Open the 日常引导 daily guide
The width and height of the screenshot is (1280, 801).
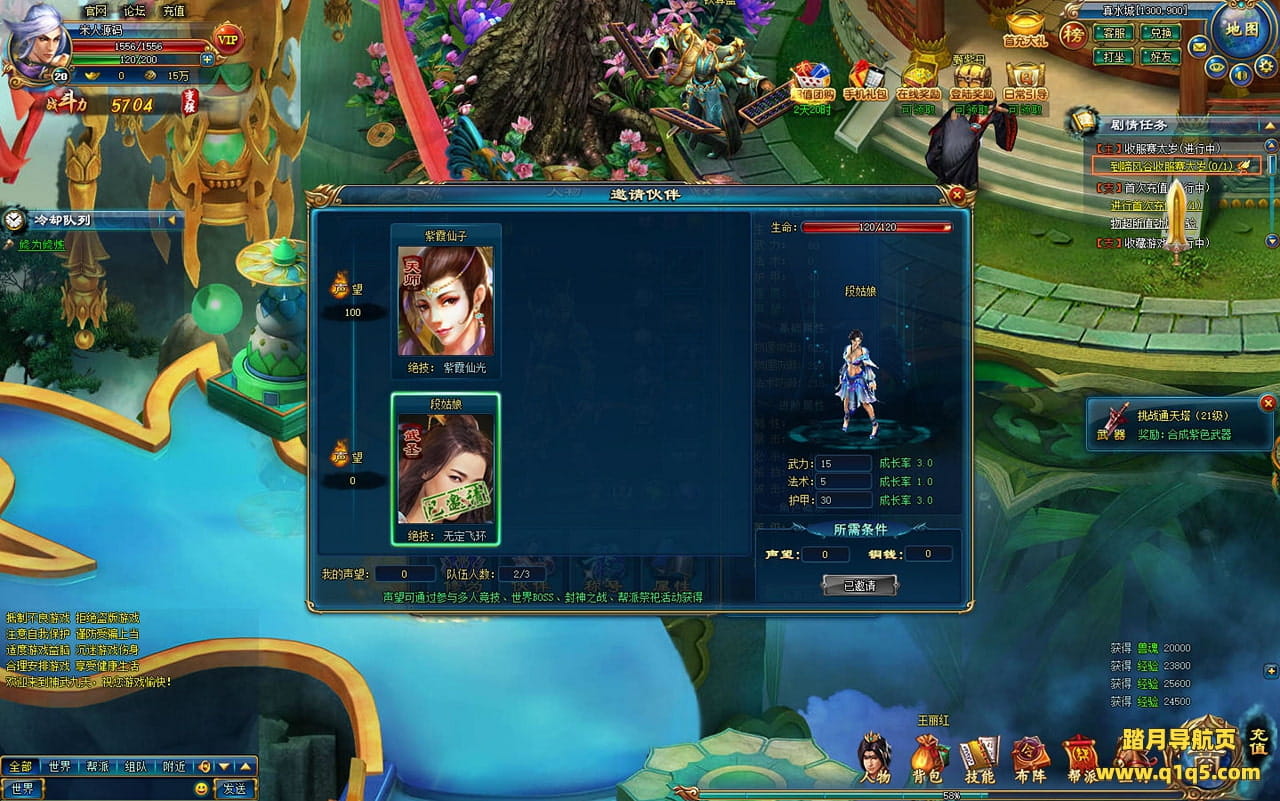(x=1025, y=82)
